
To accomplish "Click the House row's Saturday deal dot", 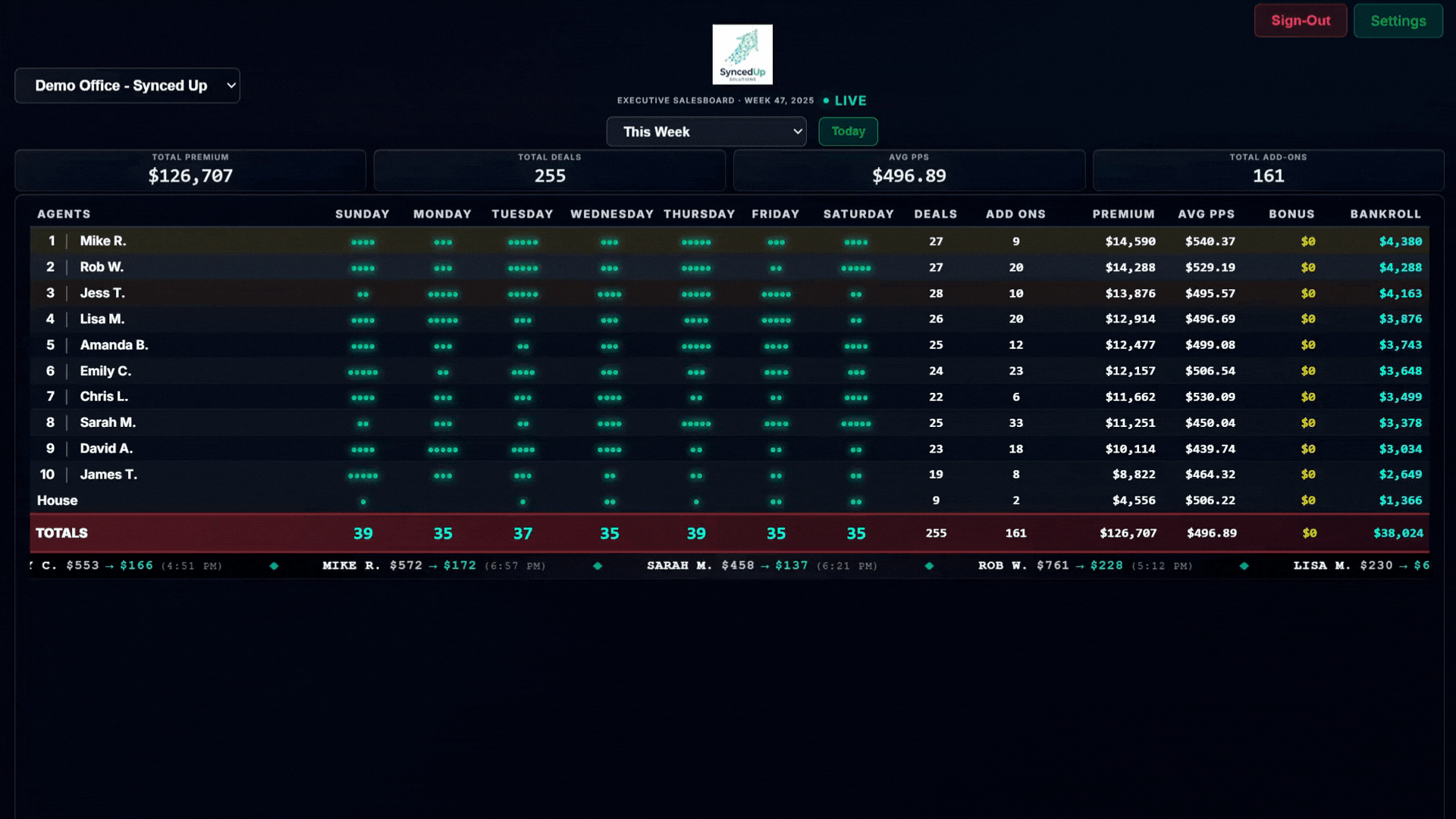I will [x=856, y=500].
